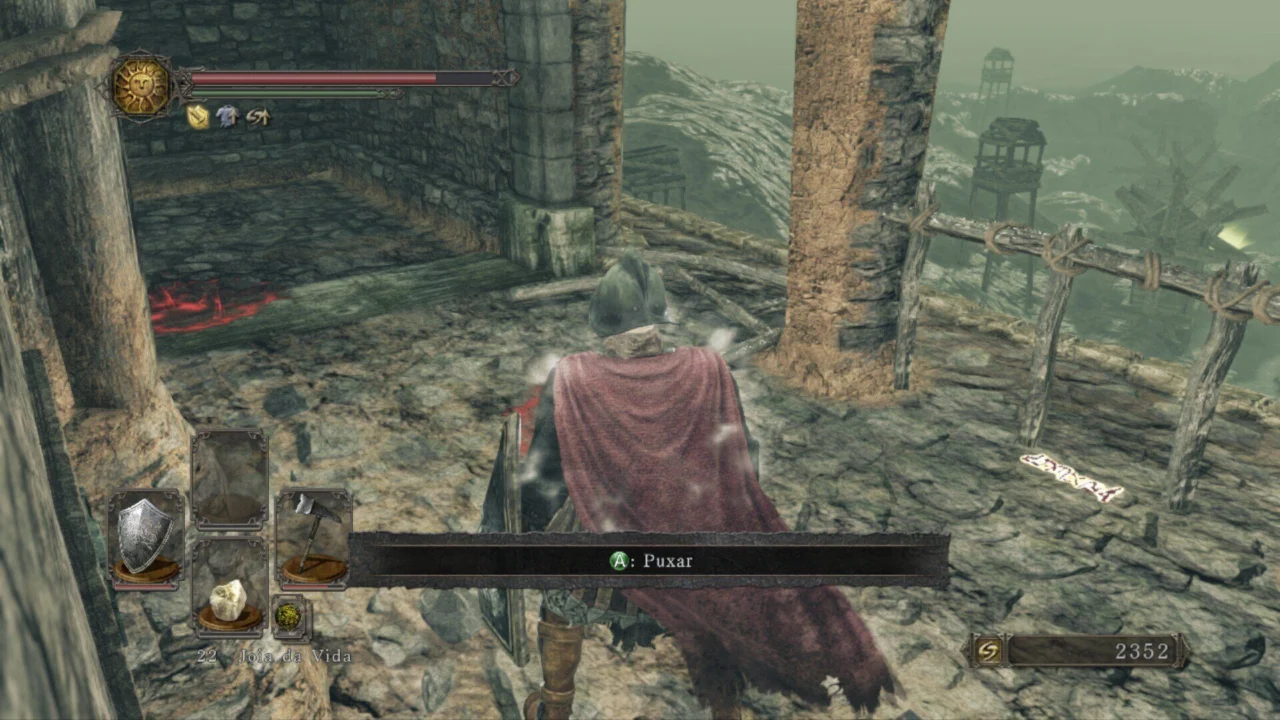
Task: Click the small green ring slot
Action: [289, 617]
